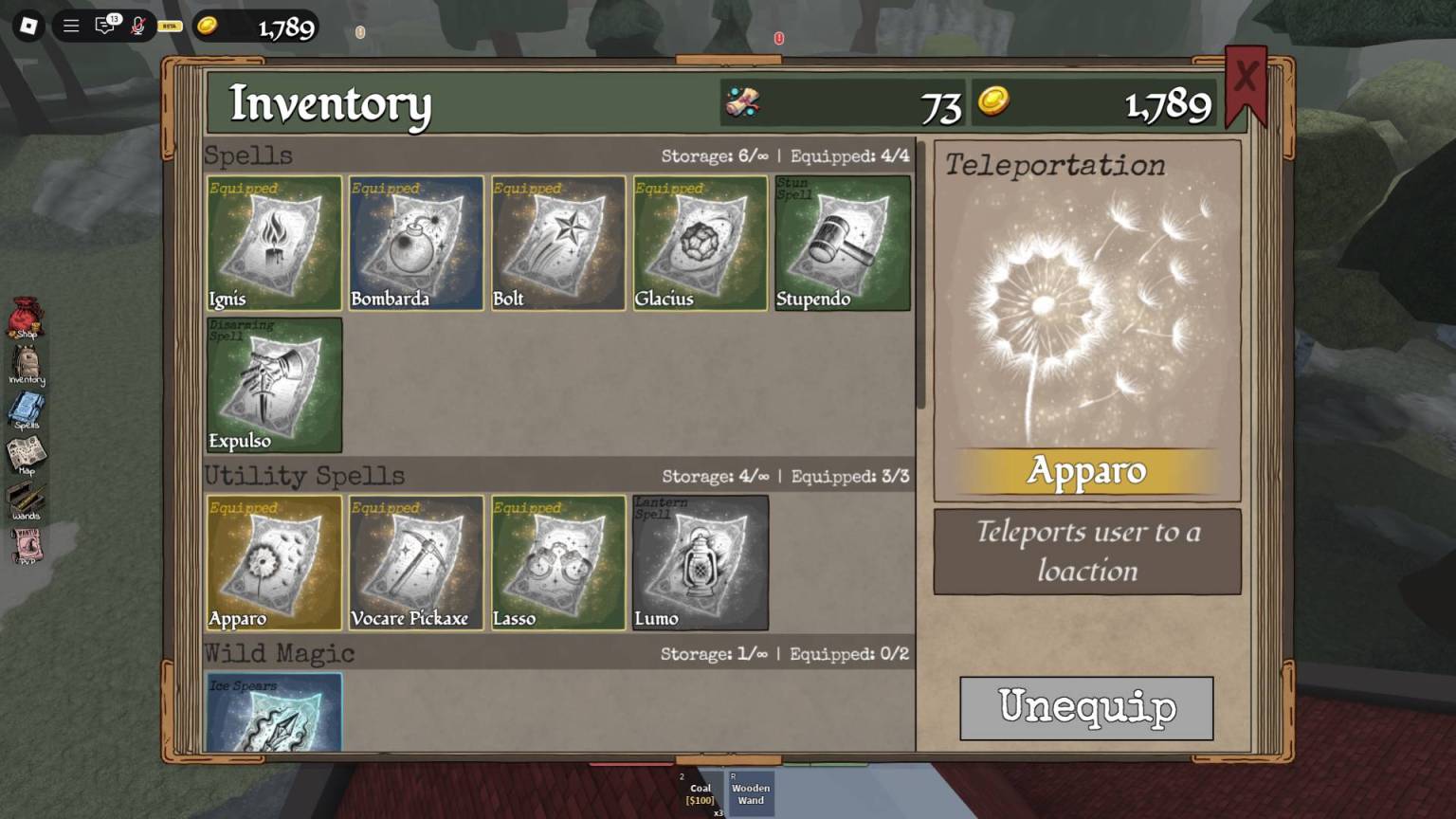Screen dimensions: 1456x819
Task: Unequip the Apparo spell
Action: click(1086, 708)
